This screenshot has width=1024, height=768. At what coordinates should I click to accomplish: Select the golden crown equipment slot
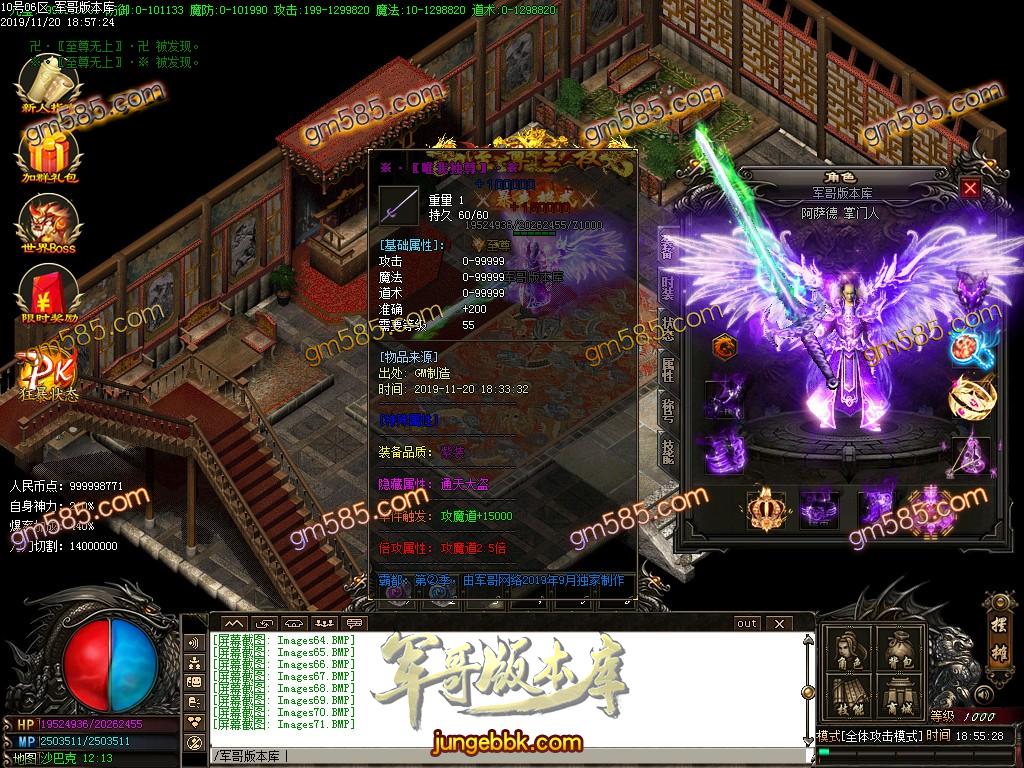[766, 509]
